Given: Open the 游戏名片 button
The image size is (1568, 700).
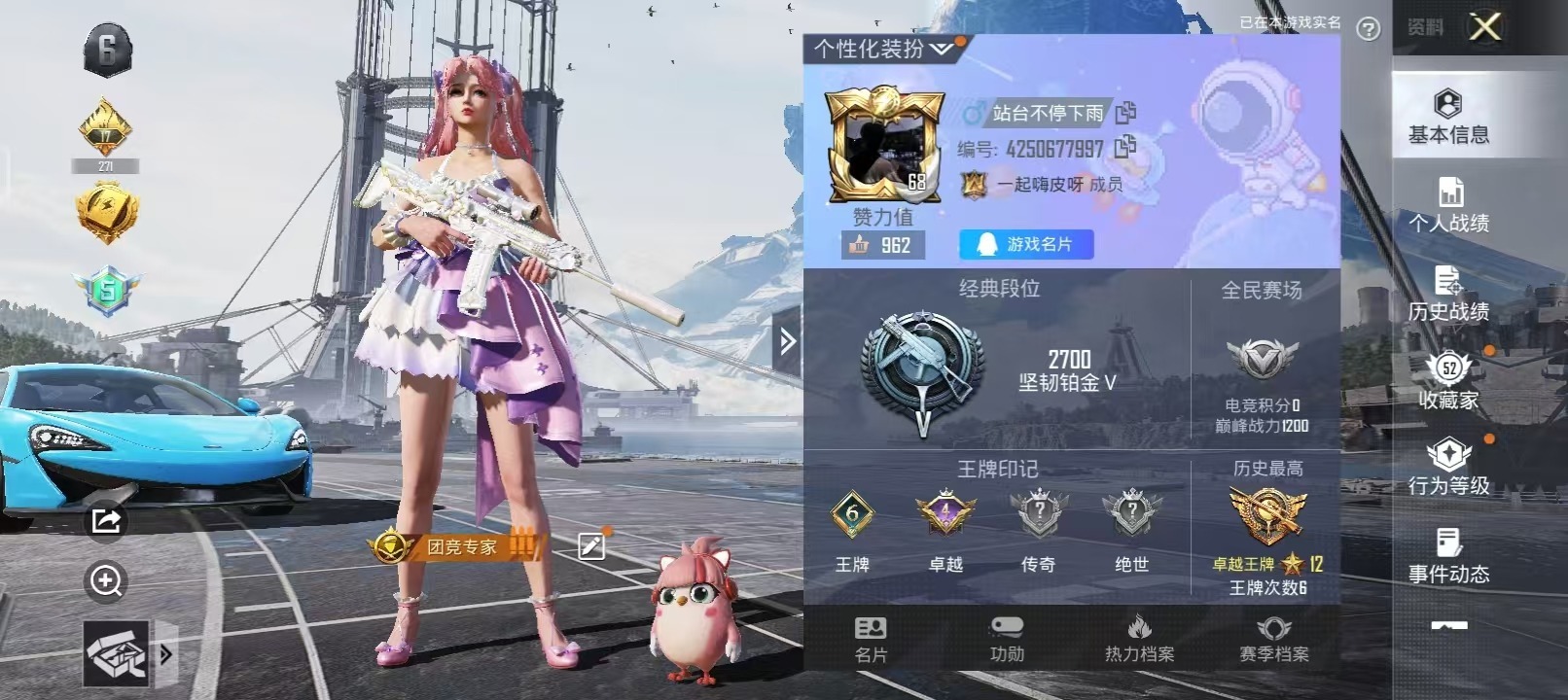Looking at the screenshot, I should [x=1026, y=244].
